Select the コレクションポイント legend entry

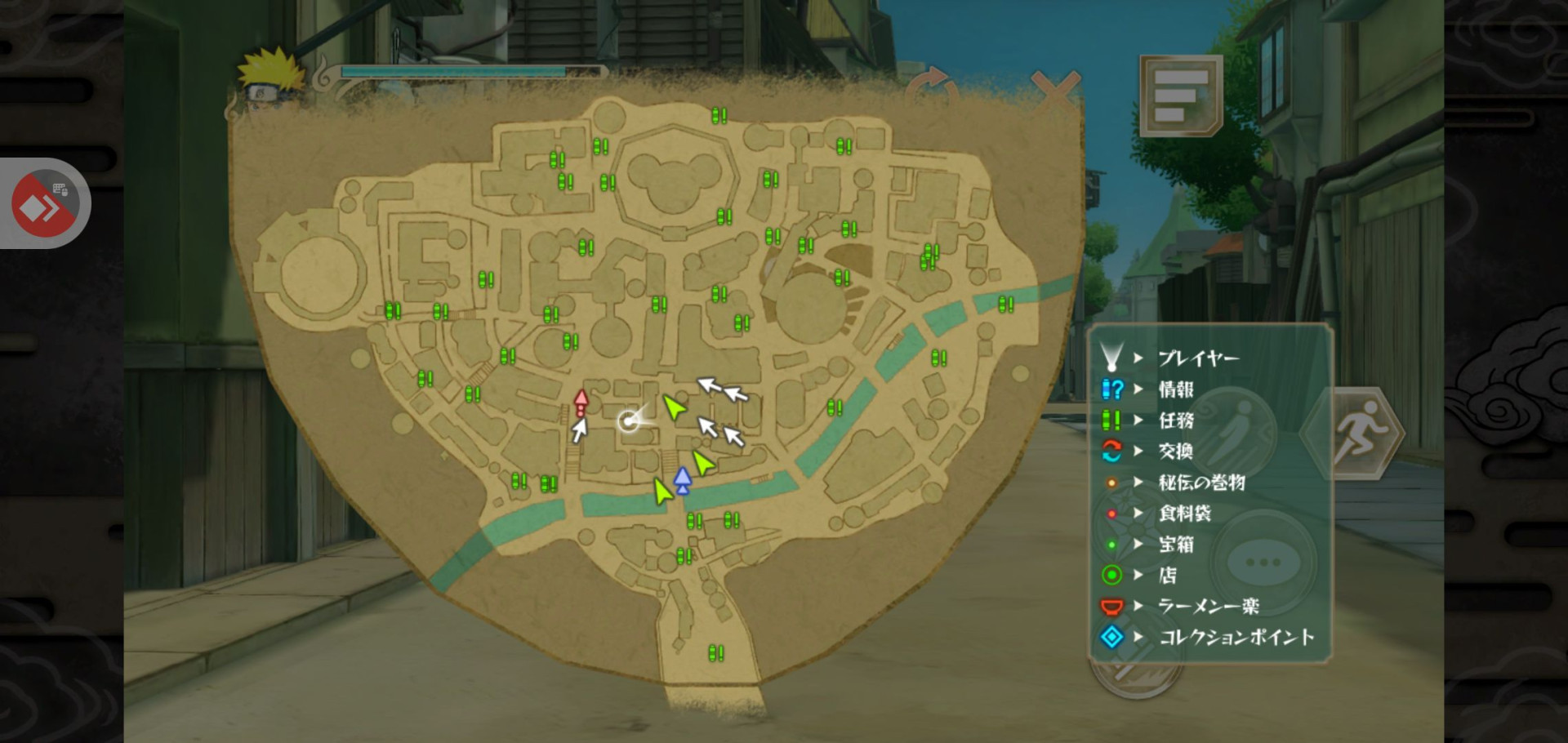coord(1236,637)
